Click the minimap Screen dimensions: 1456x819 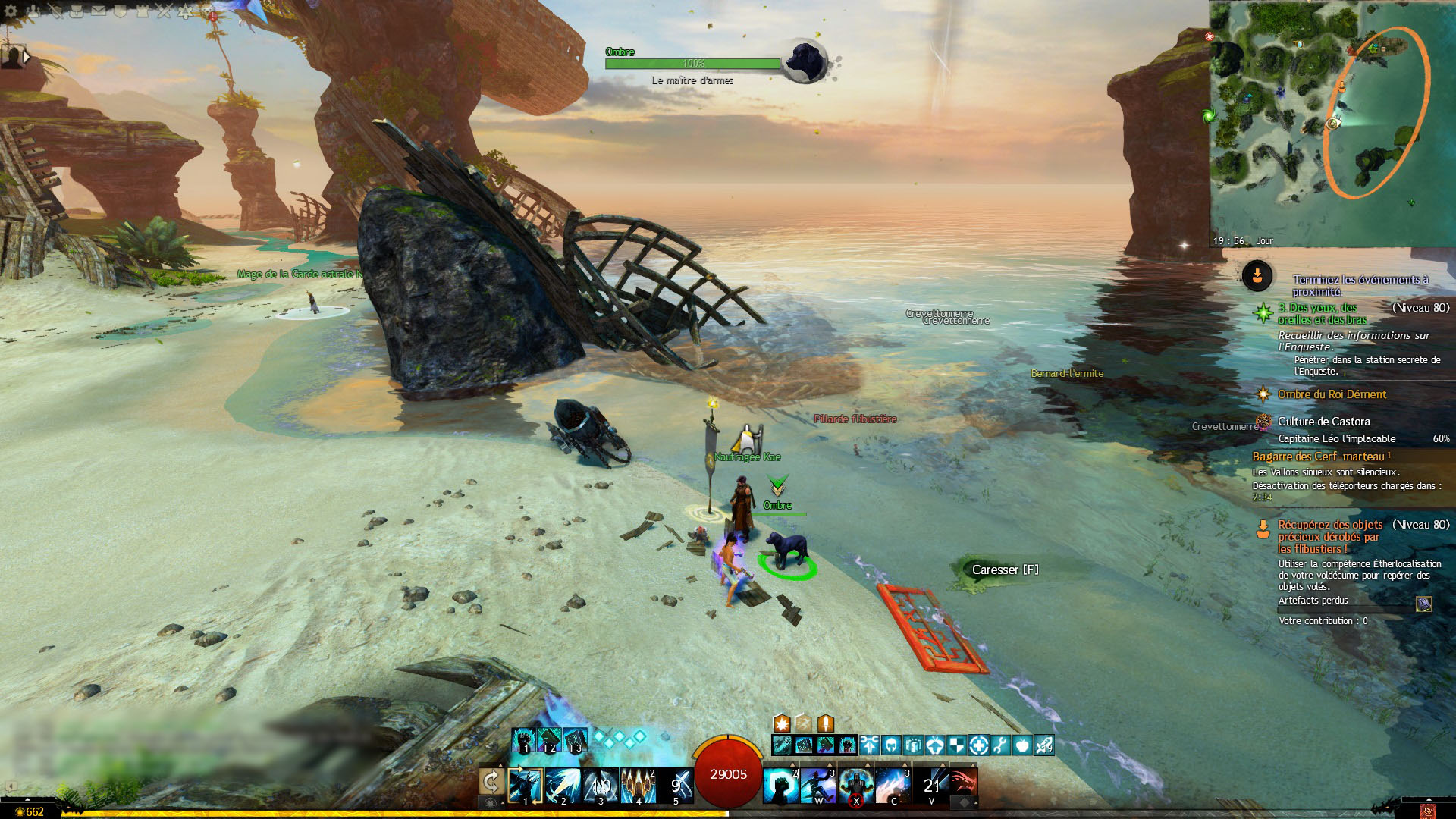pyautogui.click(x=1332, y=123)
